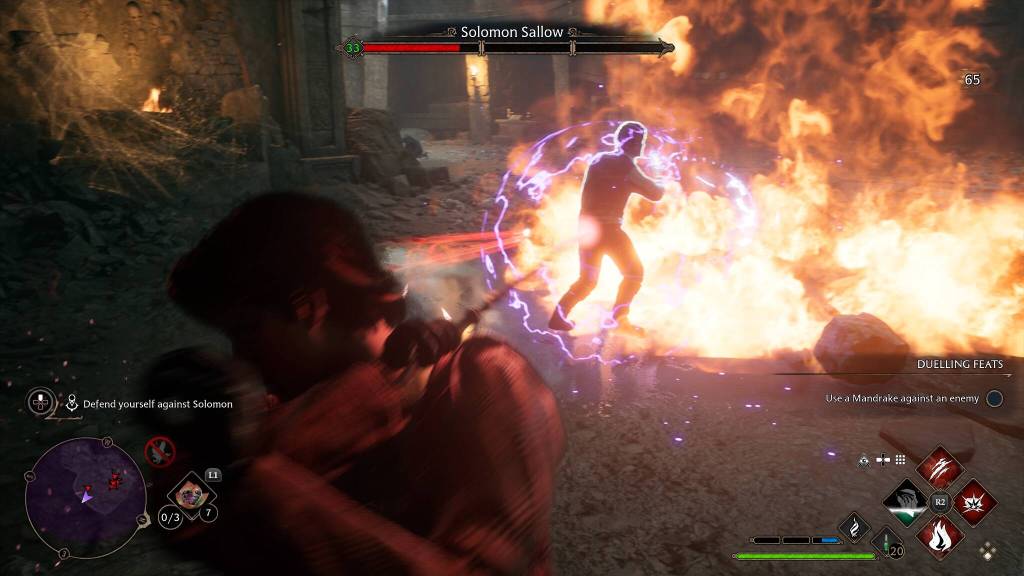Viewport: 1024px width, 576px height.
Task: Click the spell set diamond selector
Action: pyautogui.click(x=988, y=549)
